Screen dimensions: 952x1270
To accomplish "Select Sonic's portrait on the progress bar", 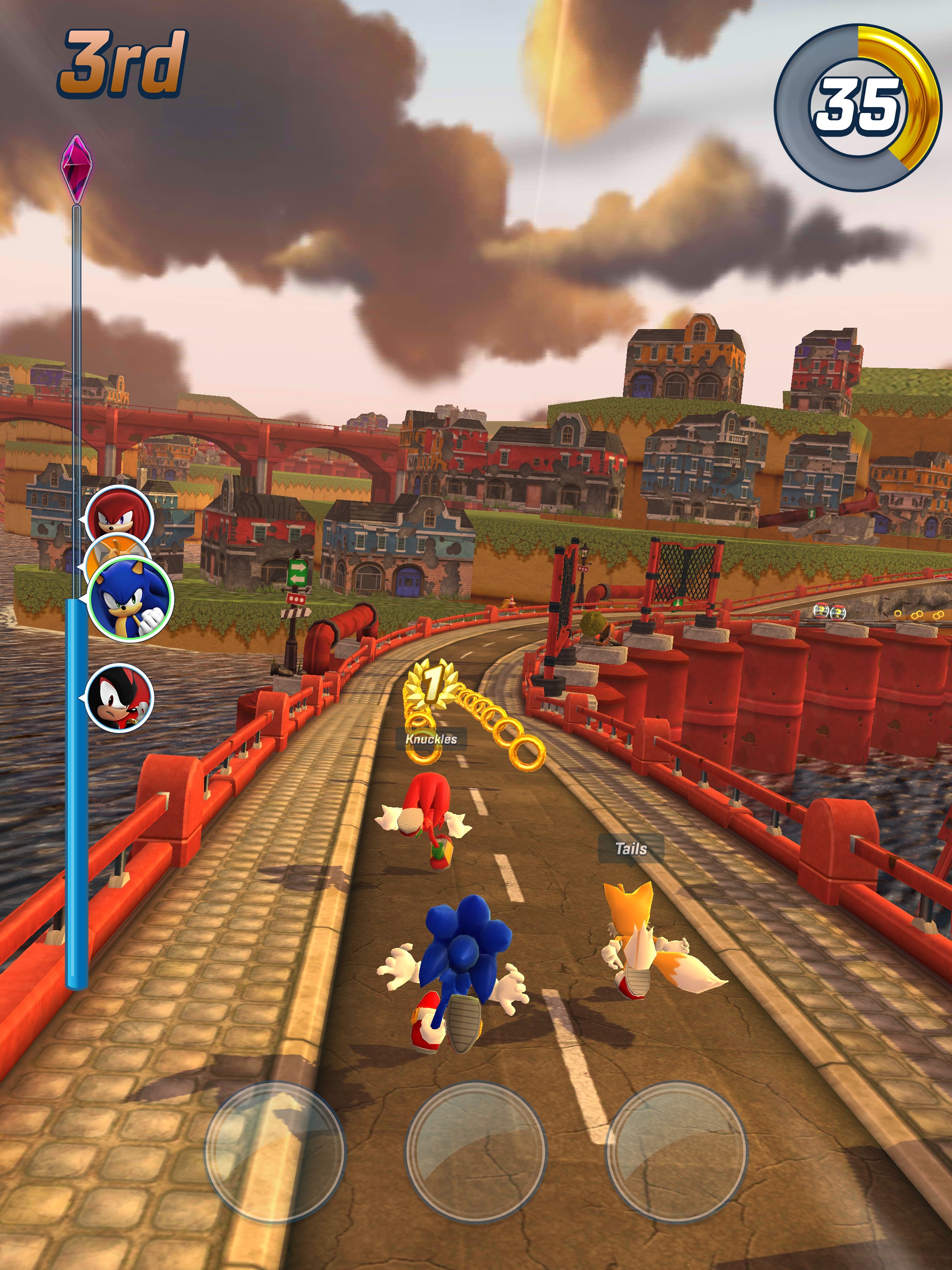I will (x=131, y=598).
